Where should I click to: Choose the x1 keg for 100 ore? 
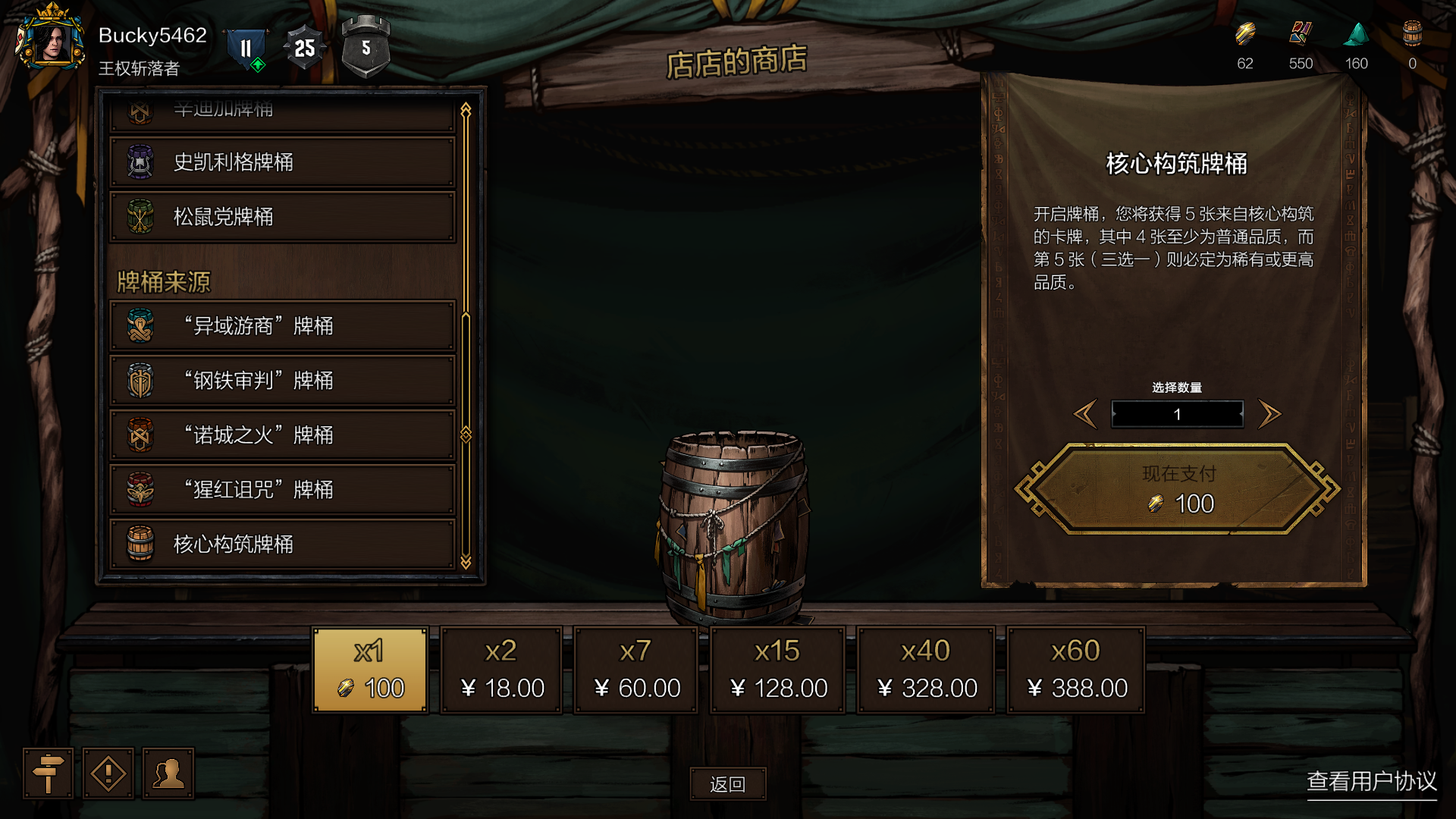pos(371,670)
